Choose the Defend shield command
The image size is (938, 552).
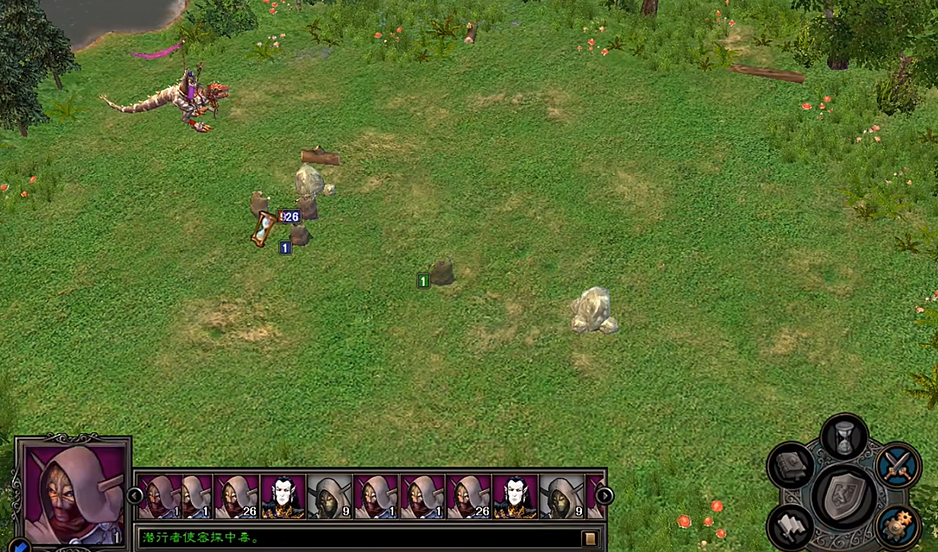tap(844, 494)
